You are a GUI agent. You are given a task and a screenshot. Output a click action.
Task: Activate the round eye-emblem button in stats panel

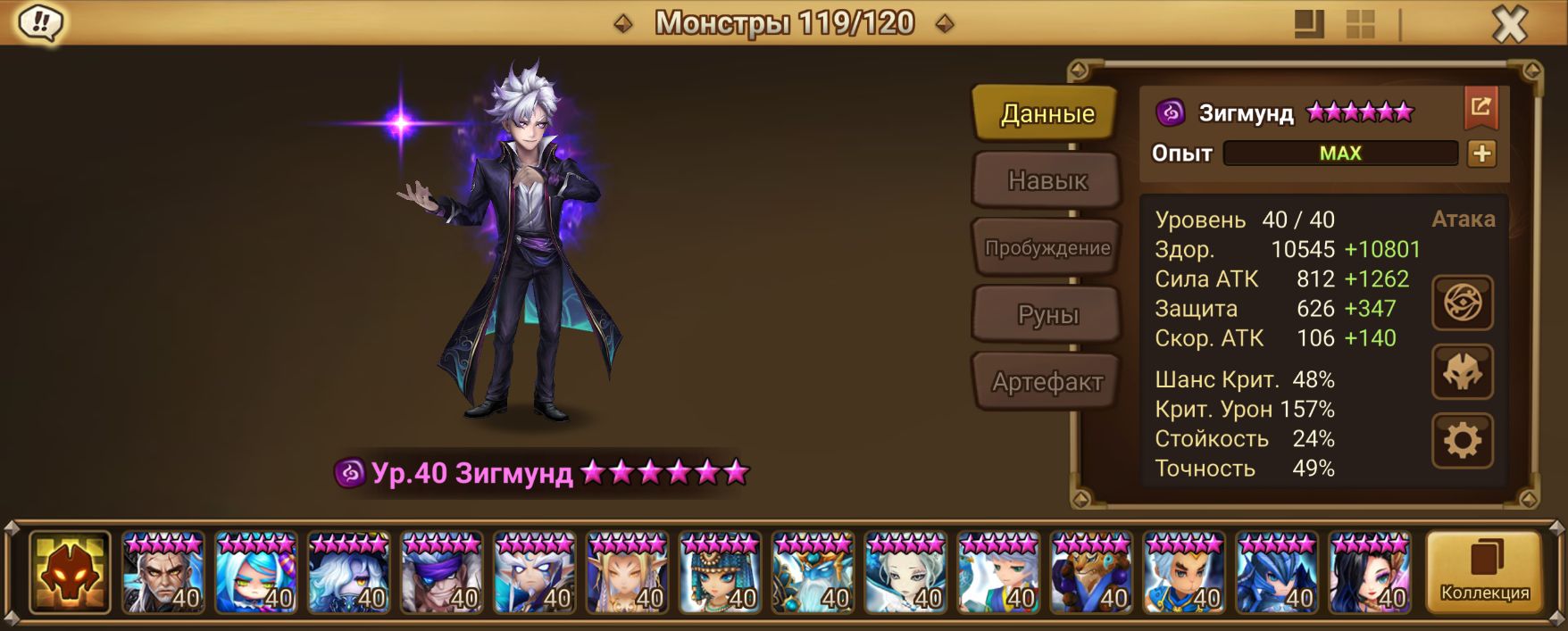pos(1462,303)
